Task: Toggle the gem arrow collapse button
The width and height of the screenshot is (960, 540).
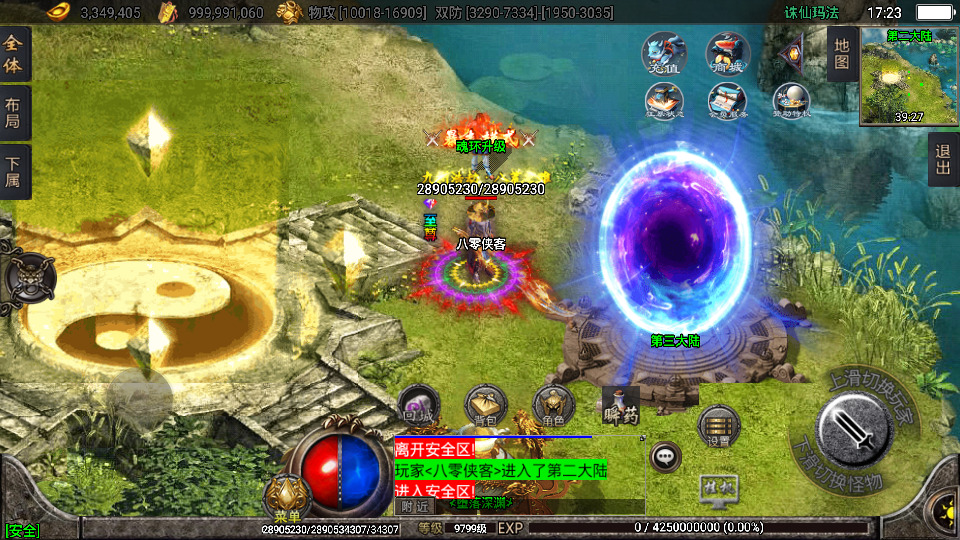Action: coord(791,52)
